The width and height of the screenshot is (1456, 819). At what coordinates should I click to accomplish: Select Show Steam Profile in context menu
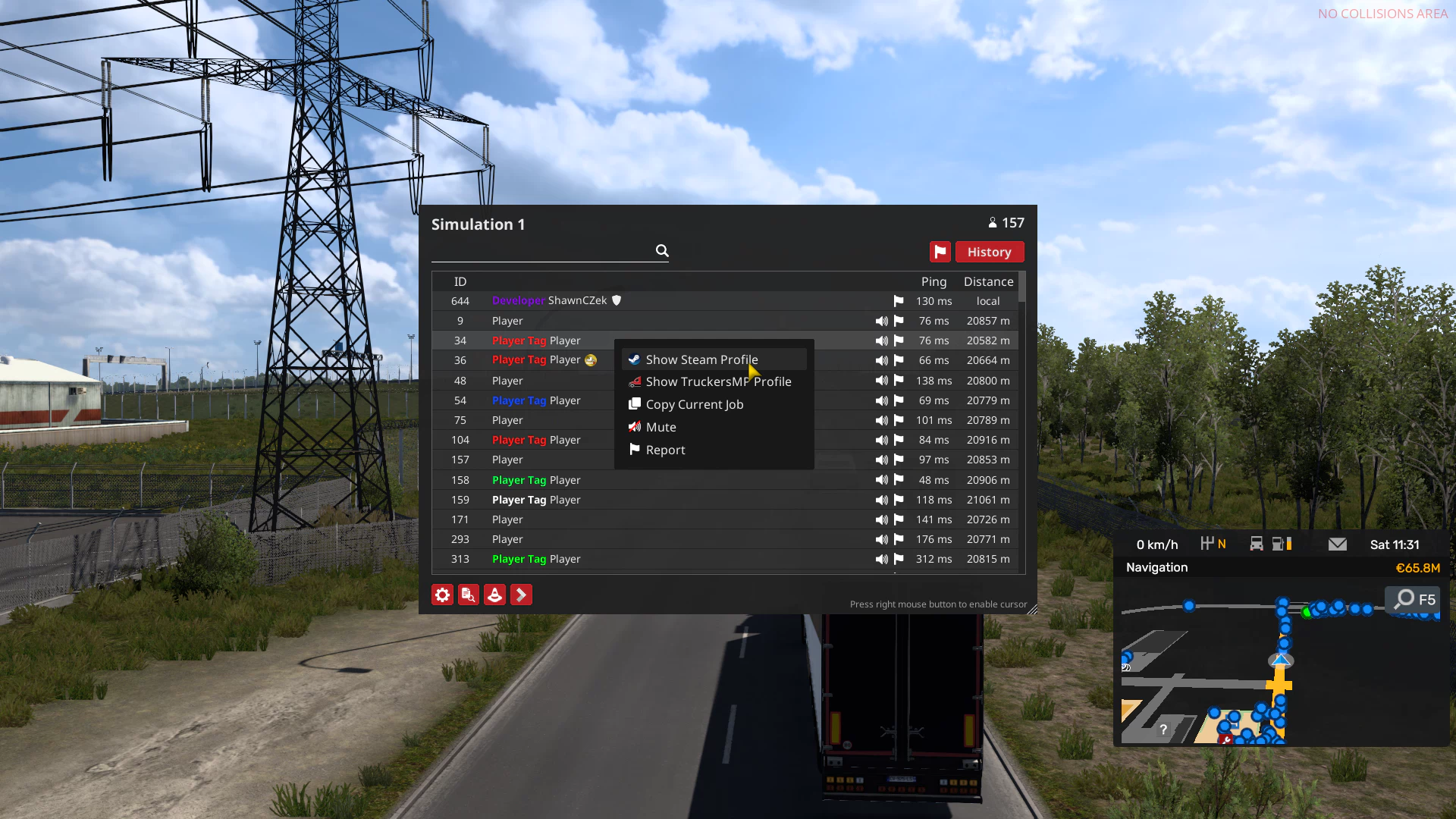(701, 359)
